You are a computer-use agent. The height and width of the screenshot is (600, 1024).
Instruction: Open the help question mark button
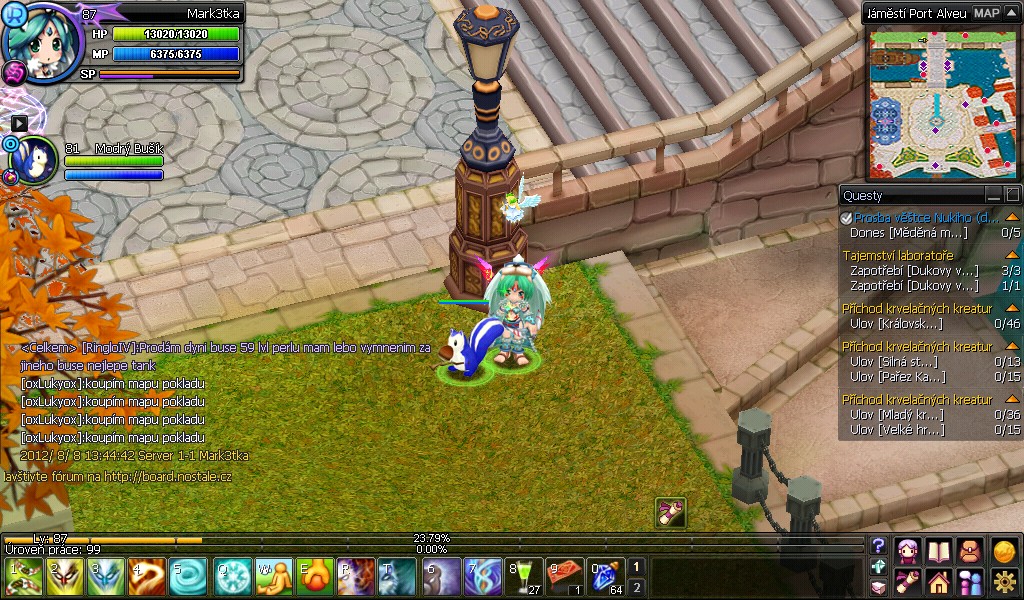click(879, 545)
